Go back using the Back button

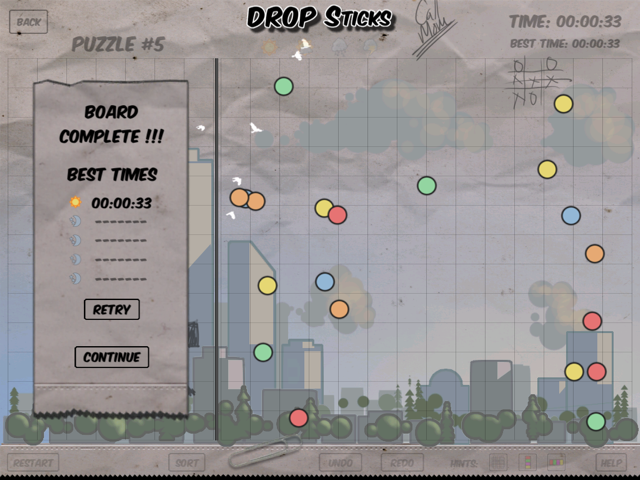click(x=29, y=21)
